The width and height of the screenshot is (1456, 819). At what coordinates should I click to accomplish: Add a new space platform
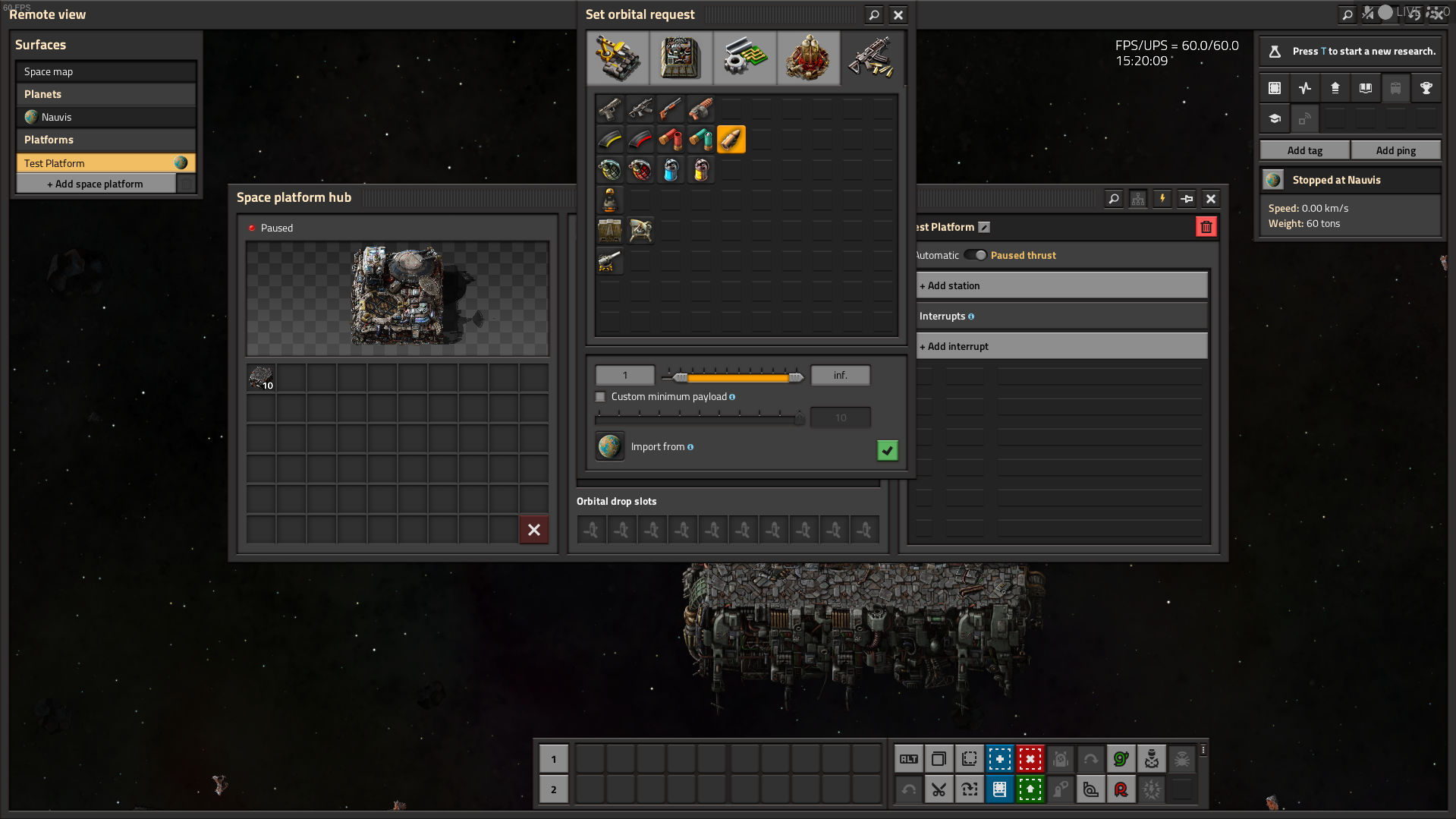click(x=96, y=184)
